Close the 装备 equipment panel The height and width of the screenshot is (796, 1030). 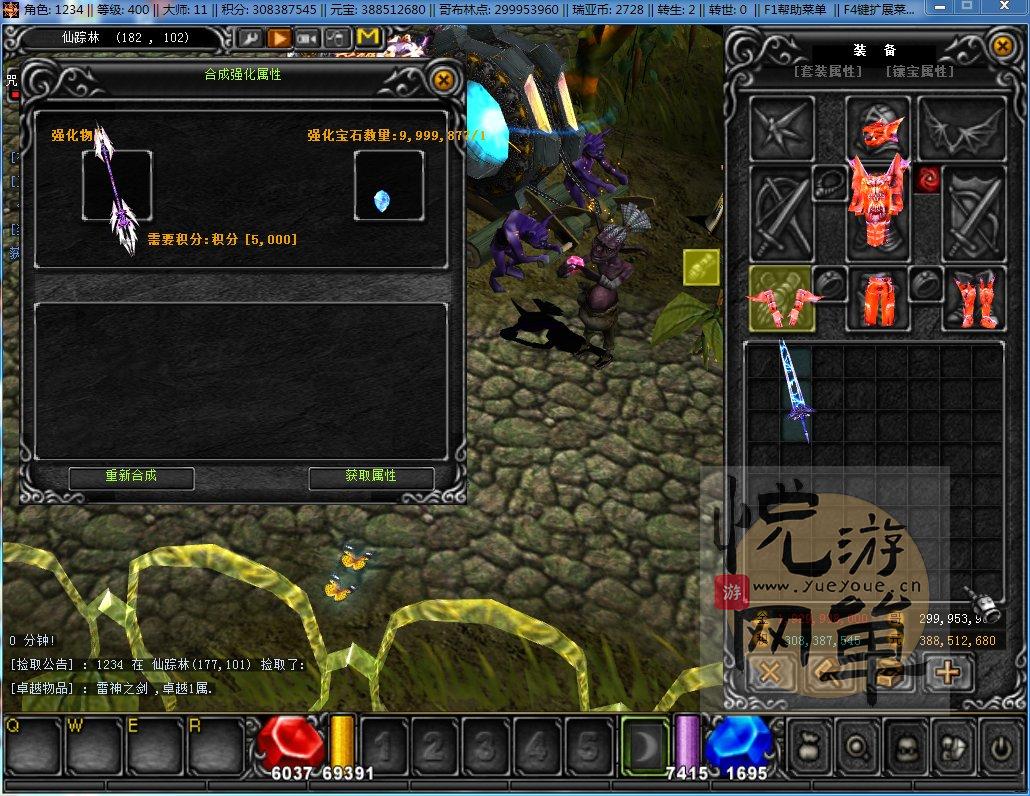click(1002, 46)
